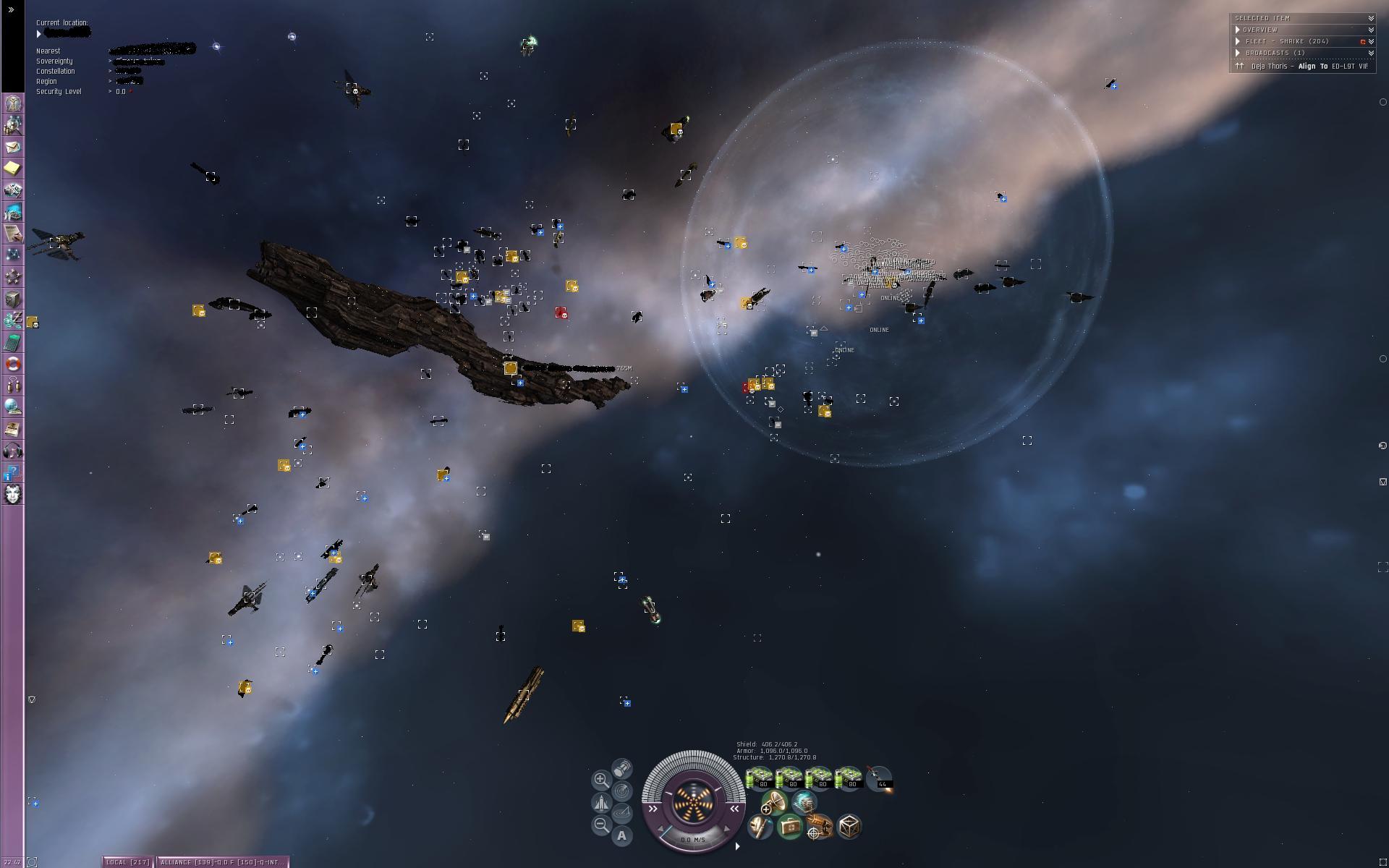1389x868 pixels.
Task: Open the life-ring help icon
Action: (13, 364)
